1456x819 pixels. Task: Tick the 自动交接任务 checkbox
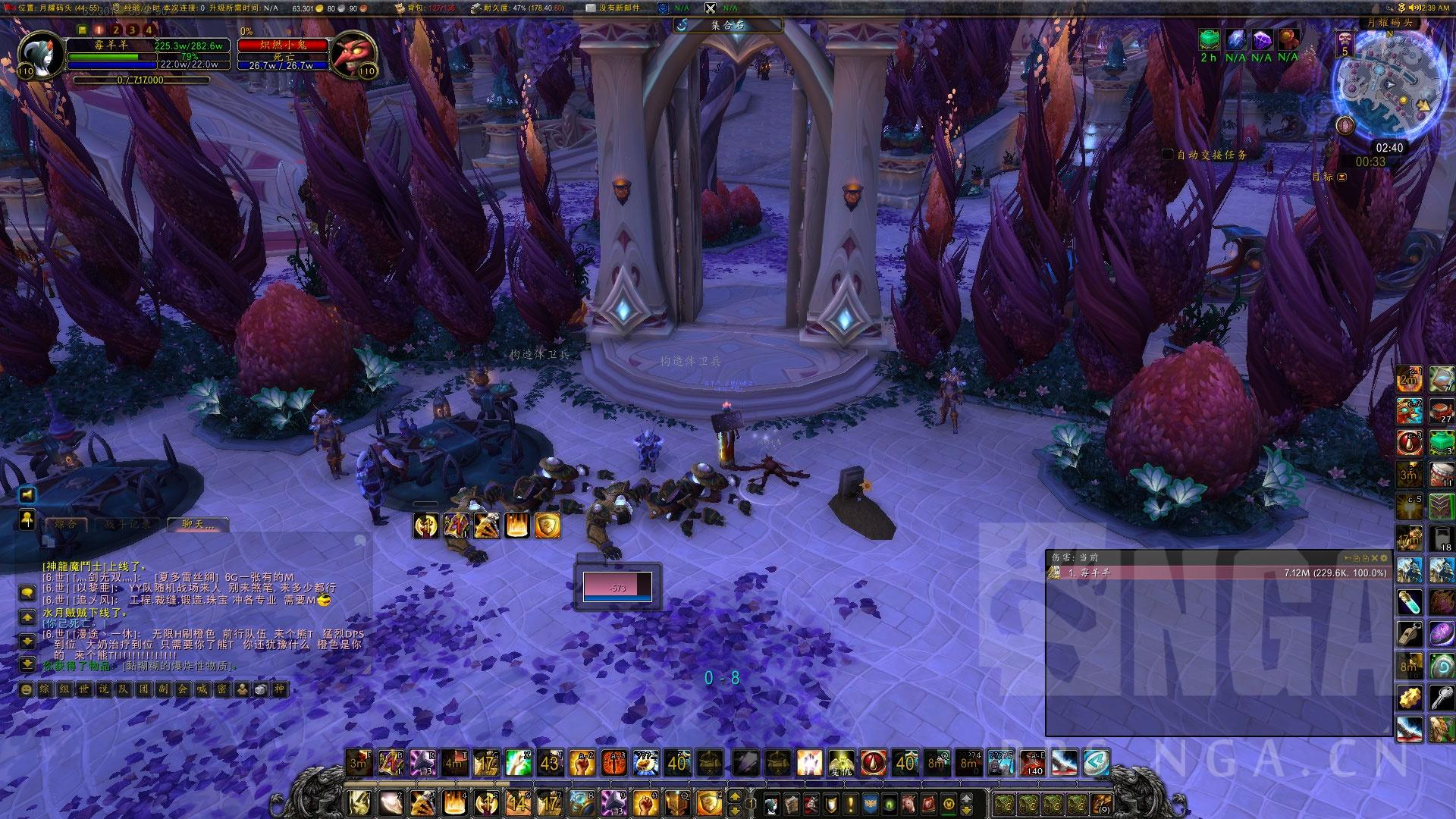pos(1168,155)
